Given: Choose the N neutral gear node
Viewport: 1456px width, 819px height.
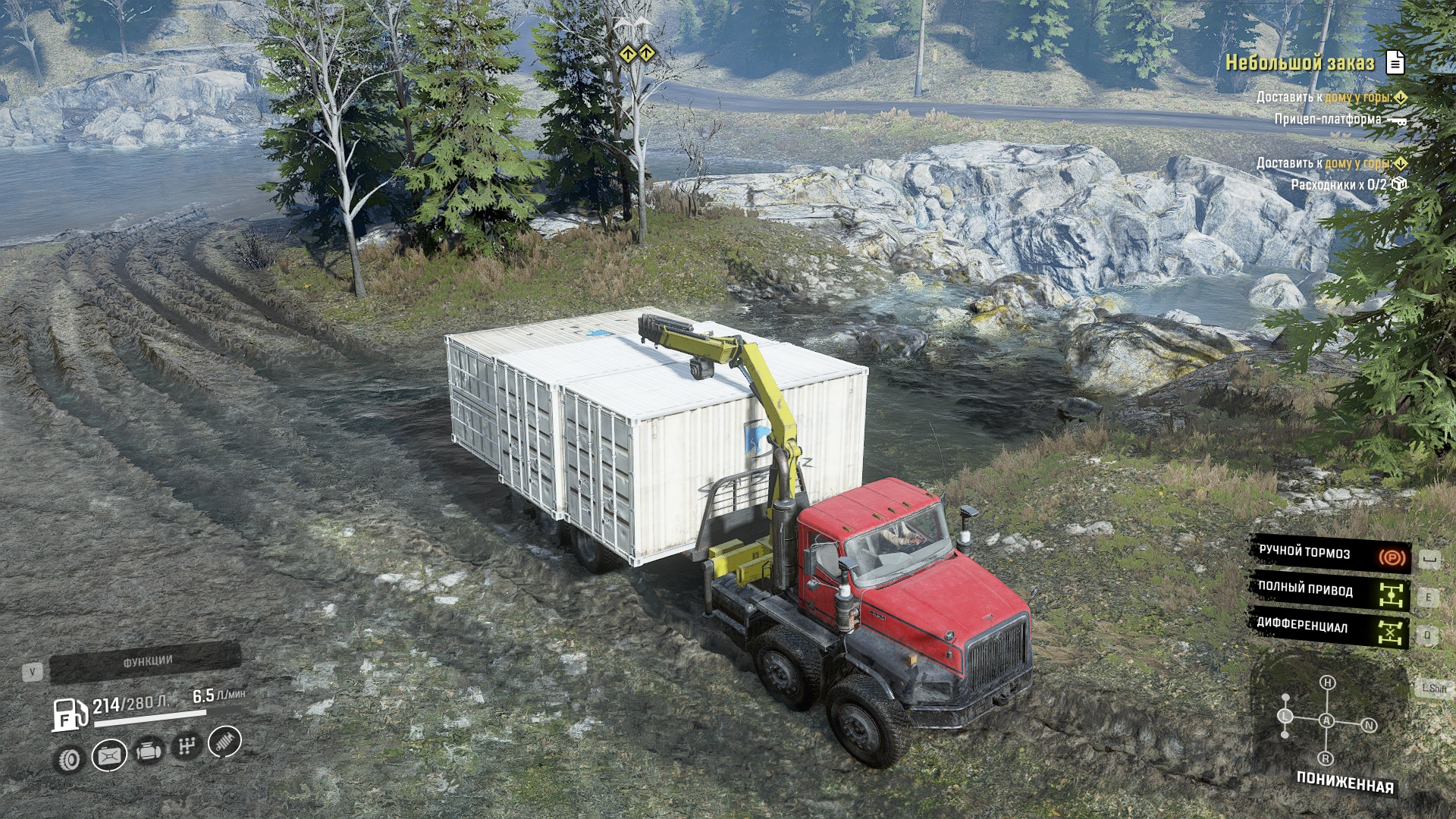Looking at the screenshot, I should click(1369, 726).
